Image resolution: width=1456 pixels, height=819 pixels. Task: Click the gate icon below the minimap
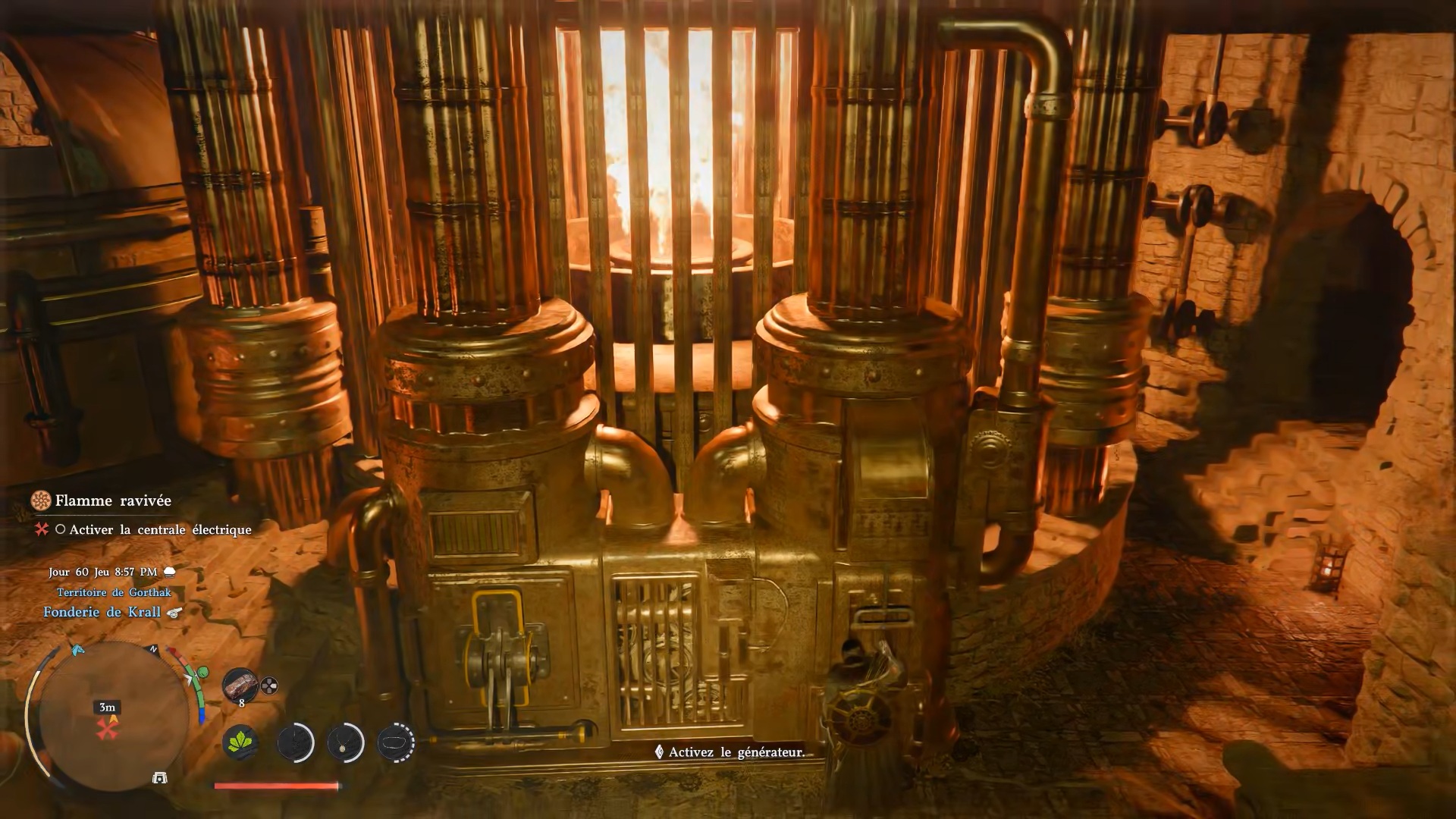(x=159, y=778)
